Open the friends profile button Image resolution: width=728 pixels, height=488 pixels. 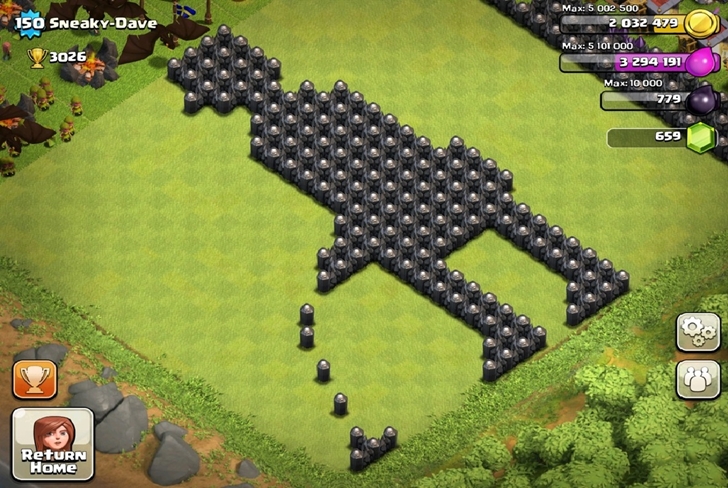point(697,380)
